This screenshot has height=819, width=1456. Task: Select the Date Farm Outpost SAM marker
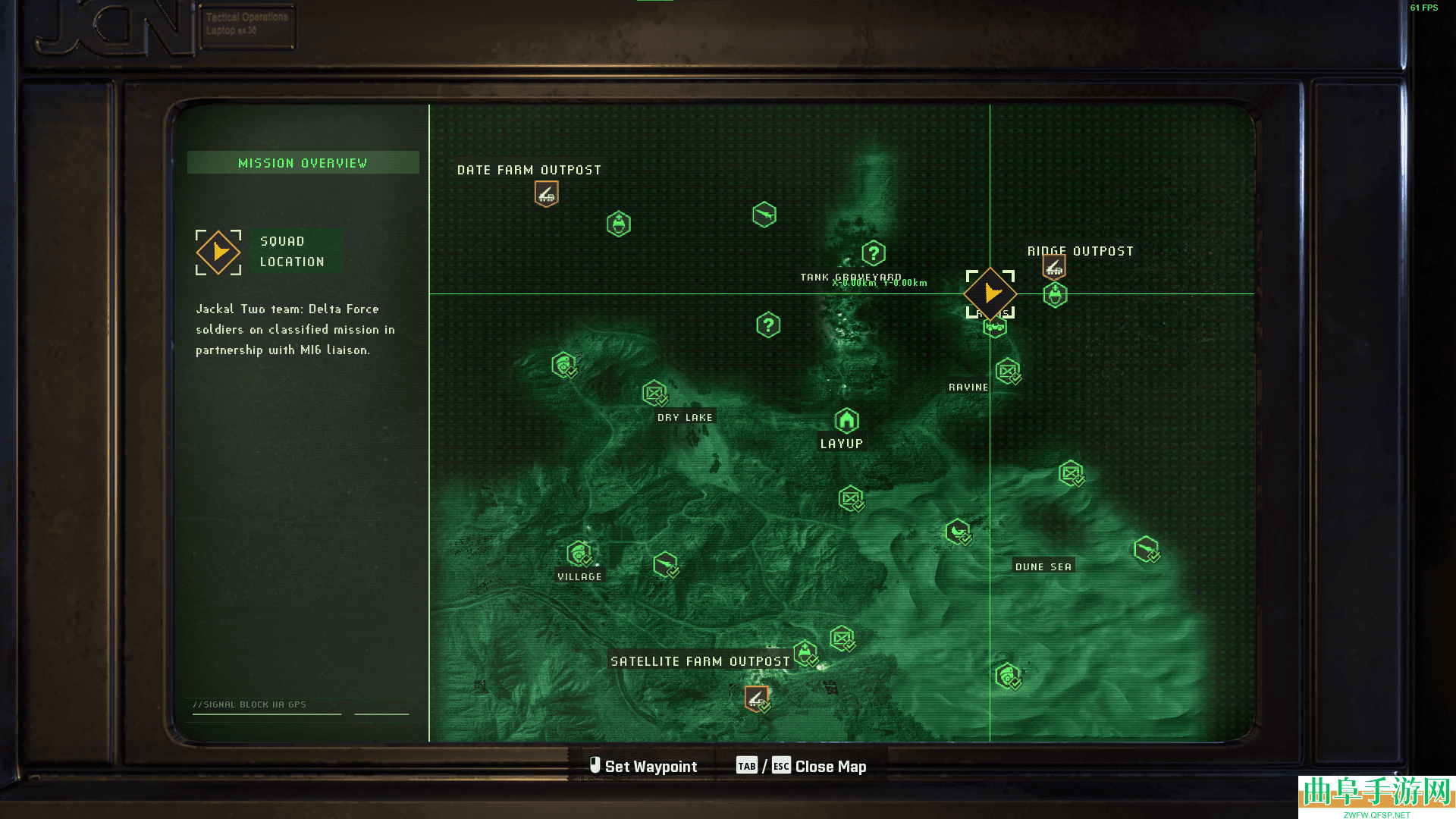tap(546, 194)
